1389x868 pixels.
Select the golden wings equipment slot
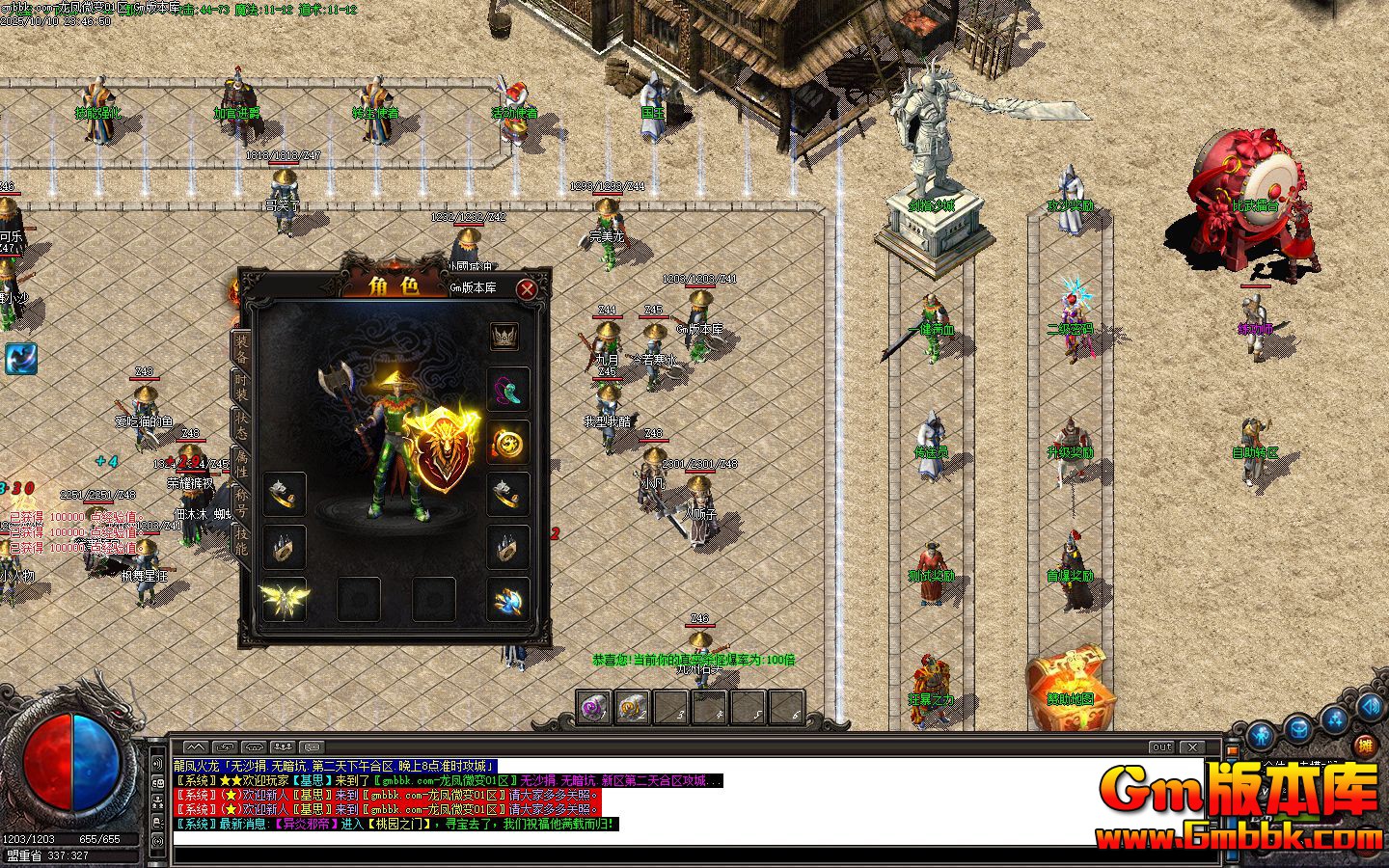coord(285,600)
